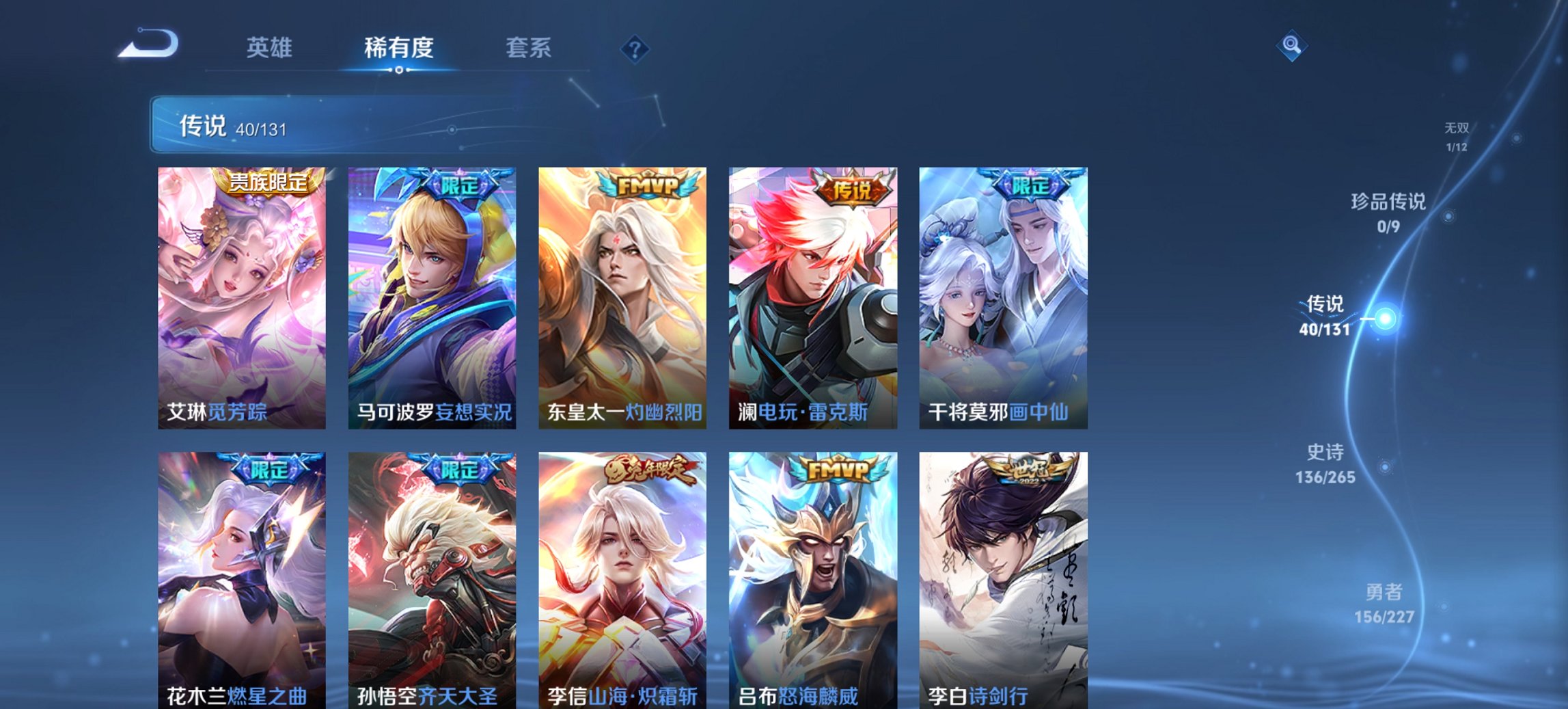This screenshot has height=709, width=1568.
Task: Click the back arrow in the top left corner
Action: click(147, 44)
